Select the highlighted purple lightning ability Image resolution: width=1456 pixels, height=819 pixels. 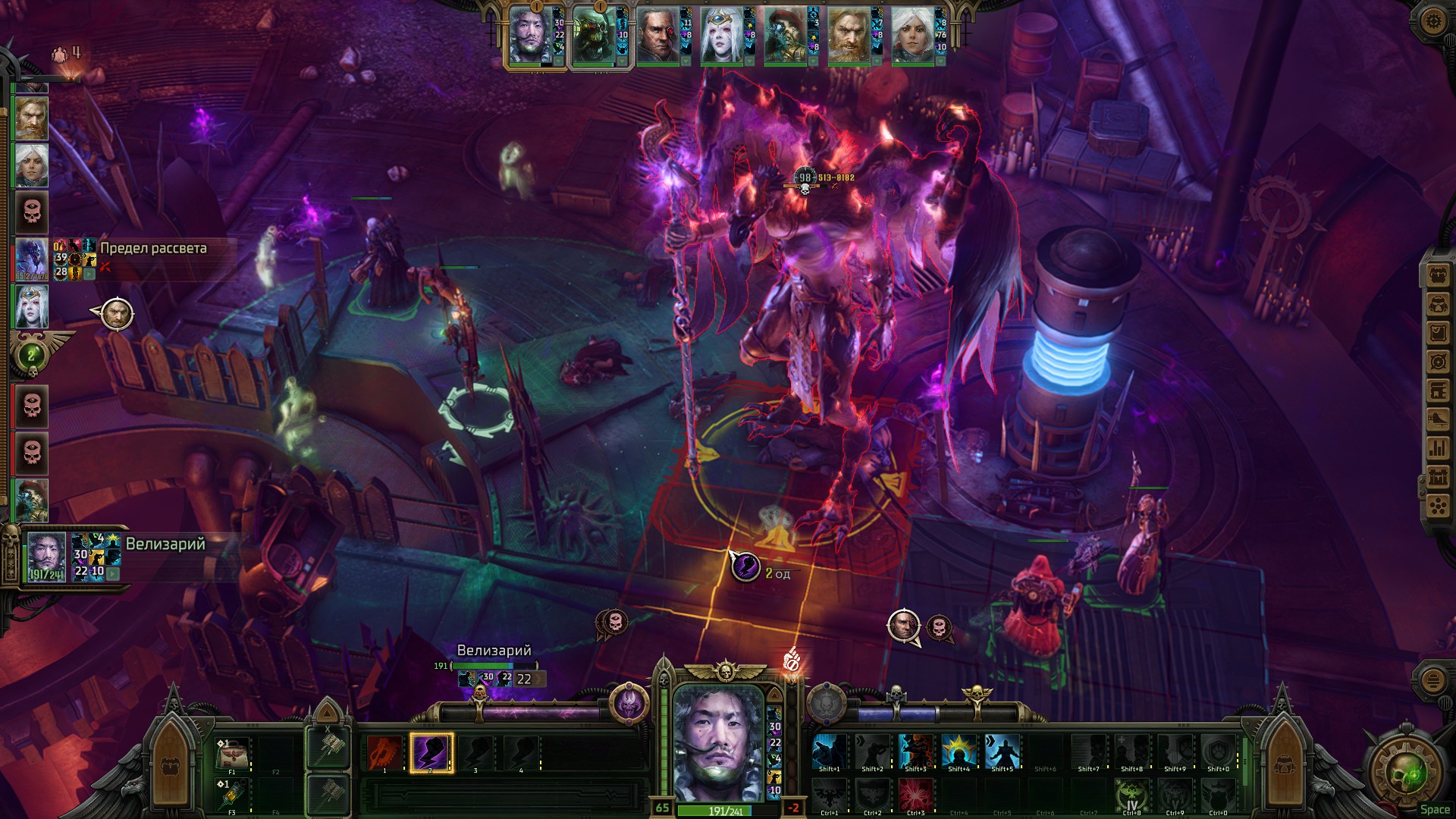coord(431,753)
